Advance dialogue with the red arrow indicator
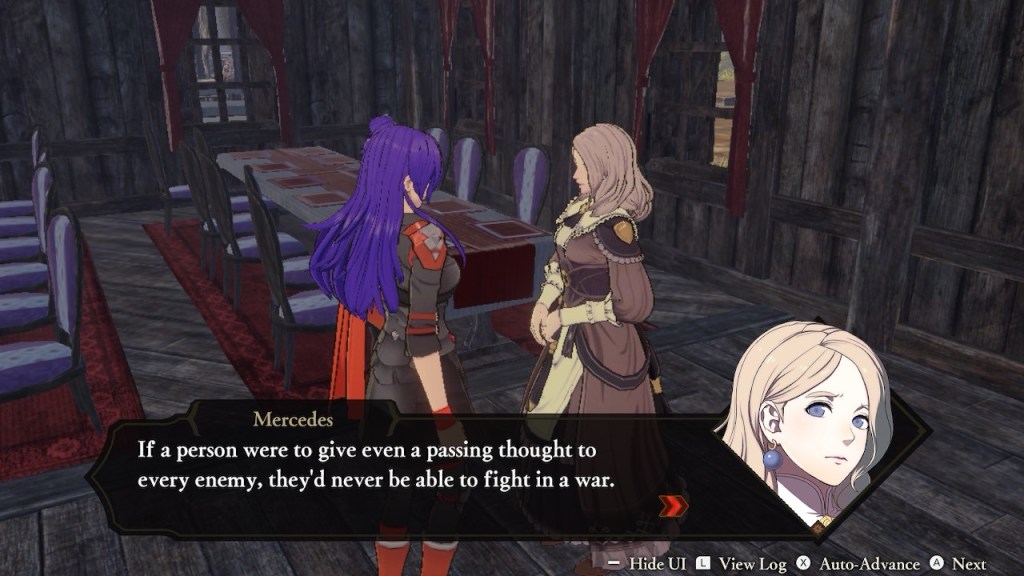This screenshot has width=1024, height=576. tap(675, 506)
